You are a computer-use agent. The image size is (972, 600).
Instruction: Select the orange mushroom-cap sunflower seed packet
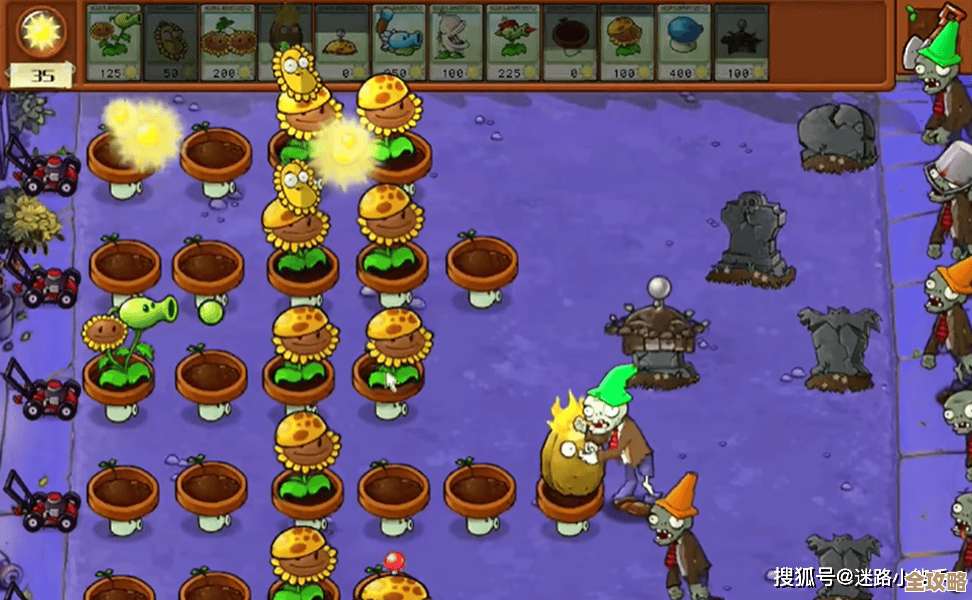coord(627,42)
